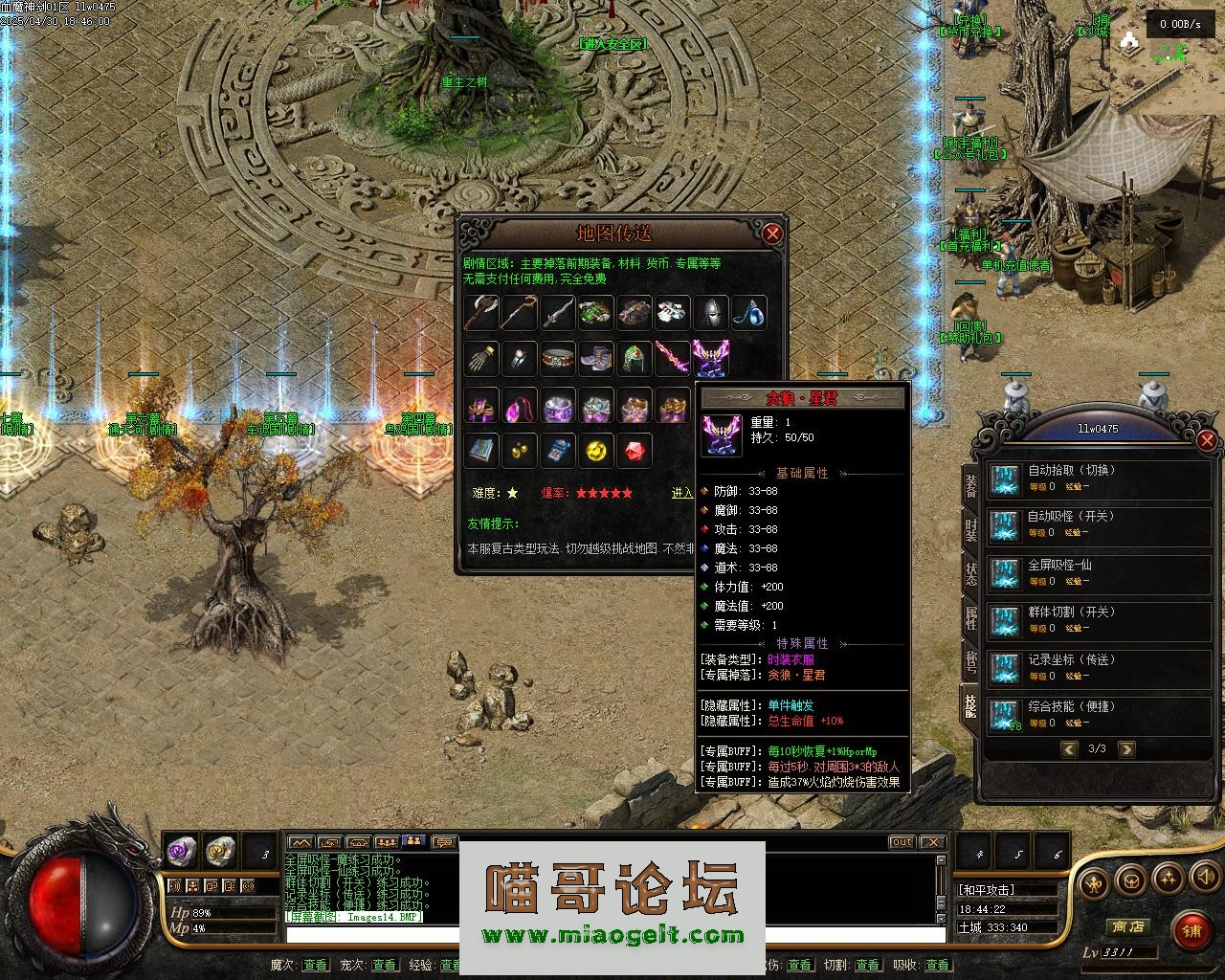Switch to the 装备 equipment tab
The height and width of the screenshot is (980, 1225).
[x=970, y=485]
